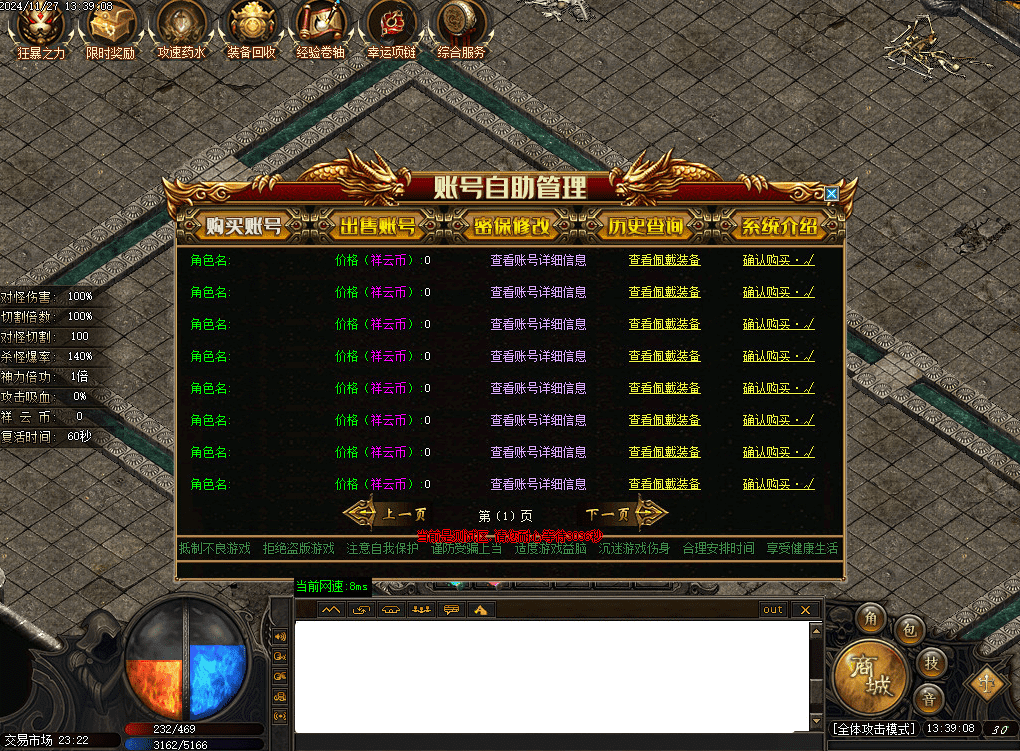Click the chat panel's out button
Image resolution: width=1020 pixels, height=751 pixels.
click(773, 610)
